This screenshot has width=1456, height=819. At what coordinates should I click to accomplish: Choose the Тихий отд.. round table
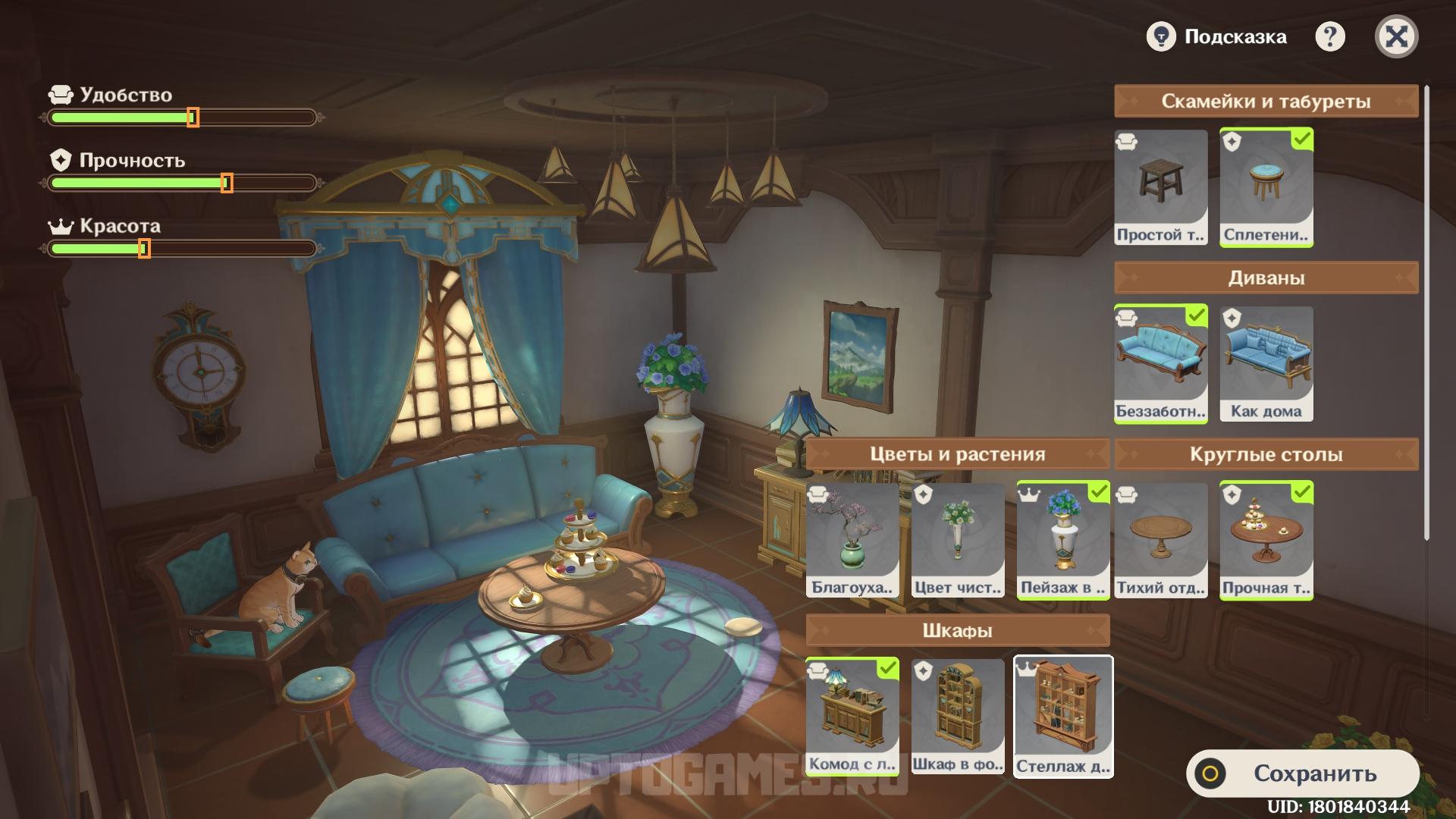(x=1160, y=540)
